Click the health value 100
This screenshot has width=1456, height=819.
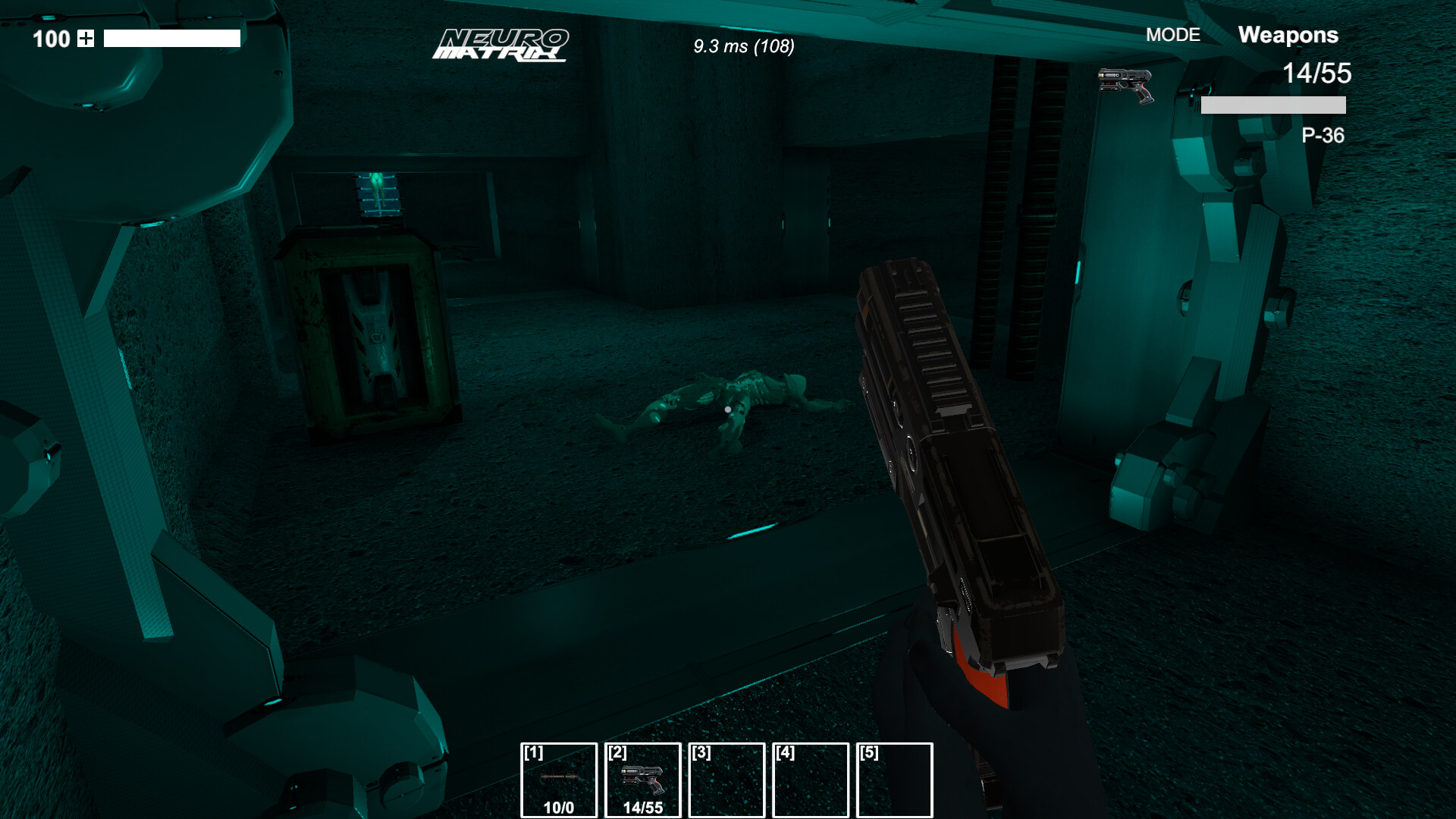coord(51,39)
